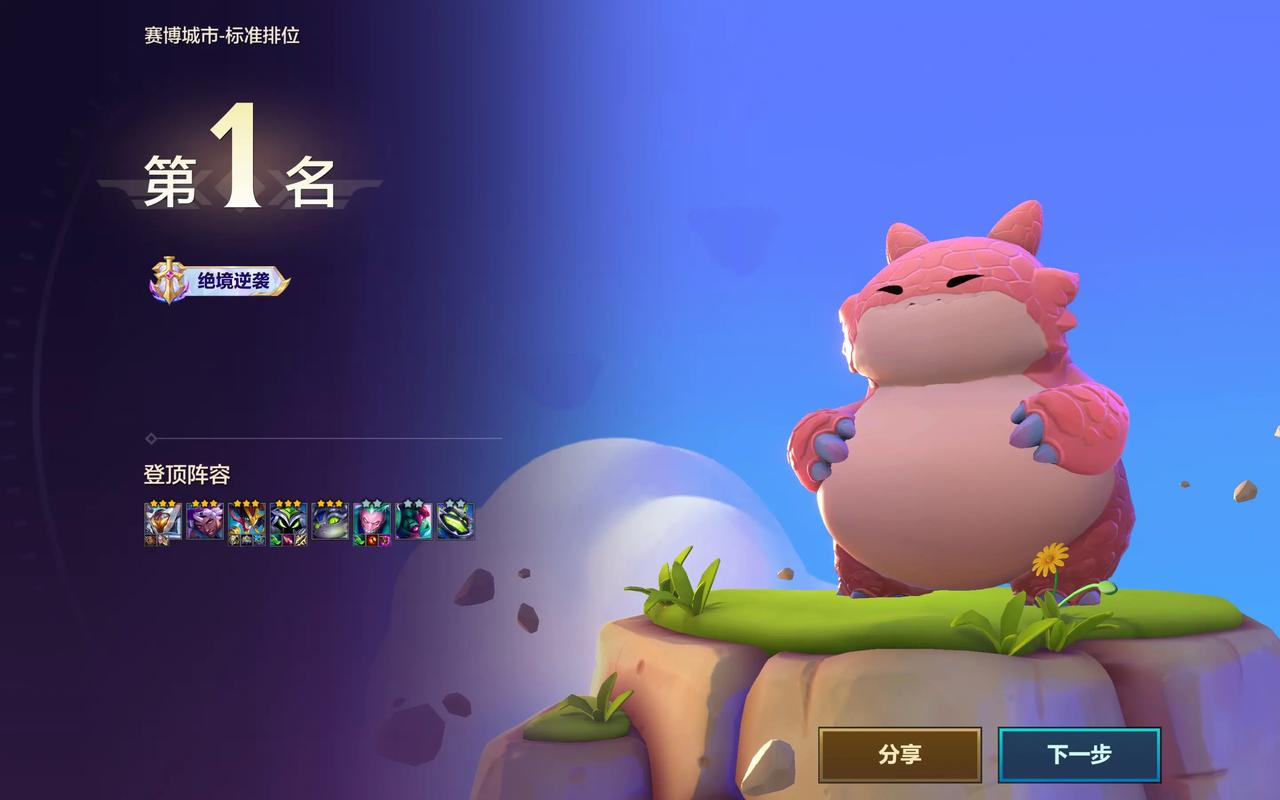The image size is (1280, 800).
Task: Choose the green-visor two-star champion at row end
Action: tap(455, 521)
